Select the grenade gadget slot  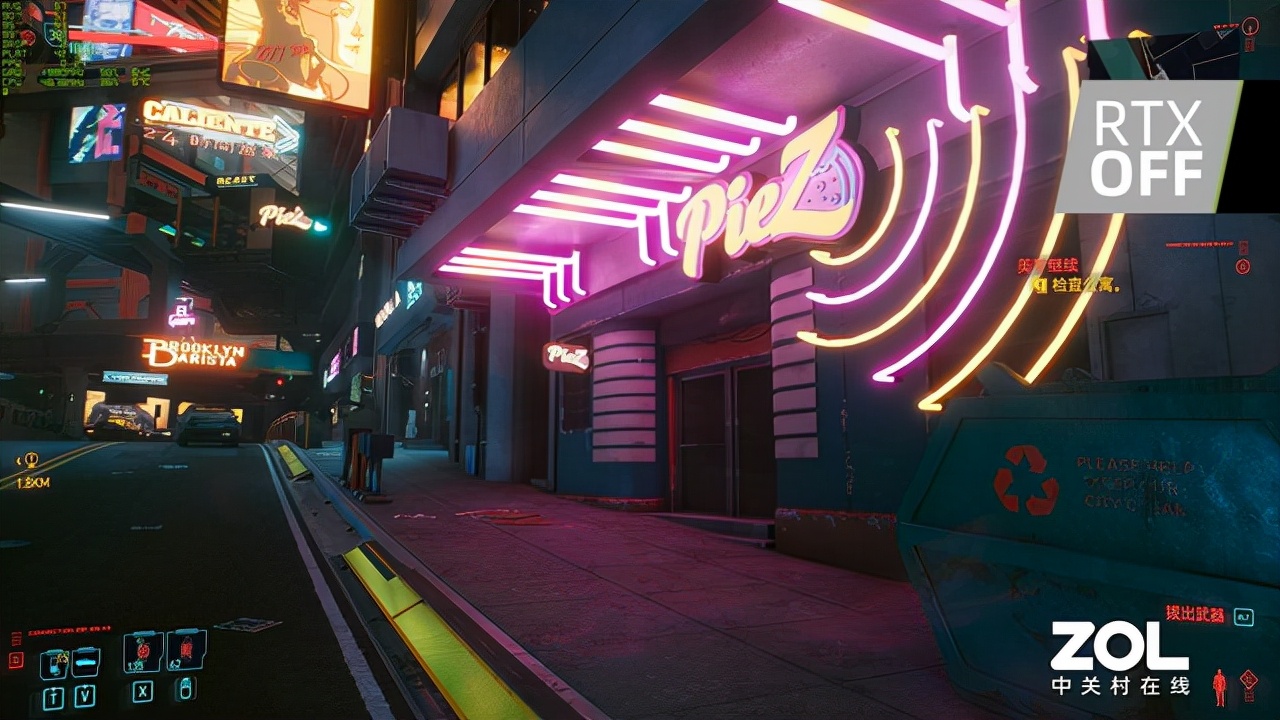pos(186,650)
